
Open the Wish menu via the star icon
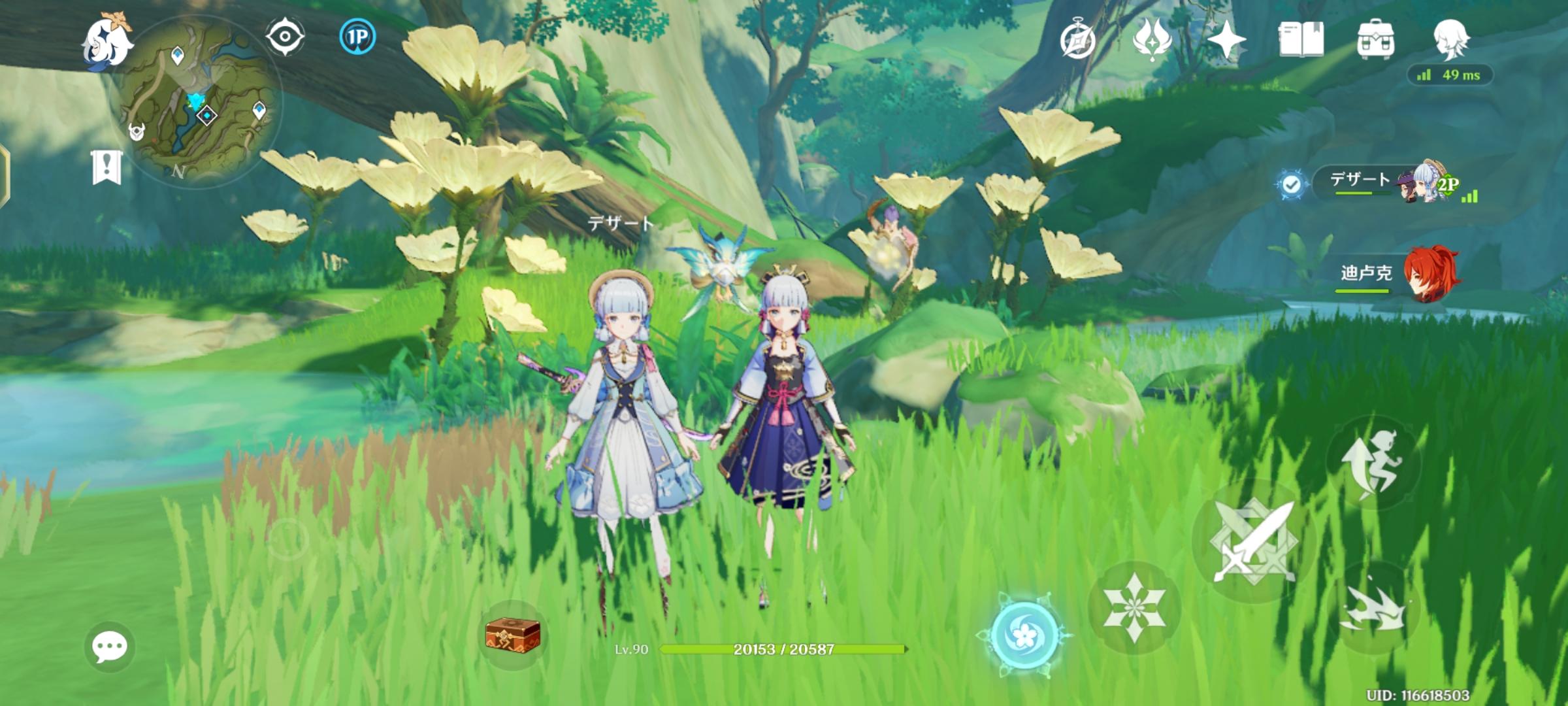click(1227, 41)
